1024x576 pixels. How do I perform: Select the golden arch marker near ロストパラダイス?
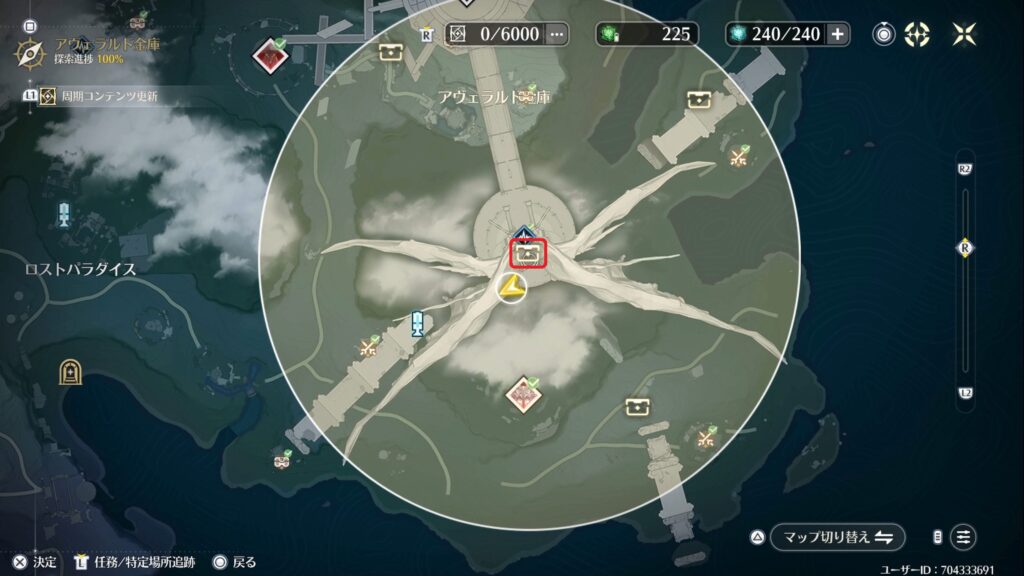click(x=70, y=372)
